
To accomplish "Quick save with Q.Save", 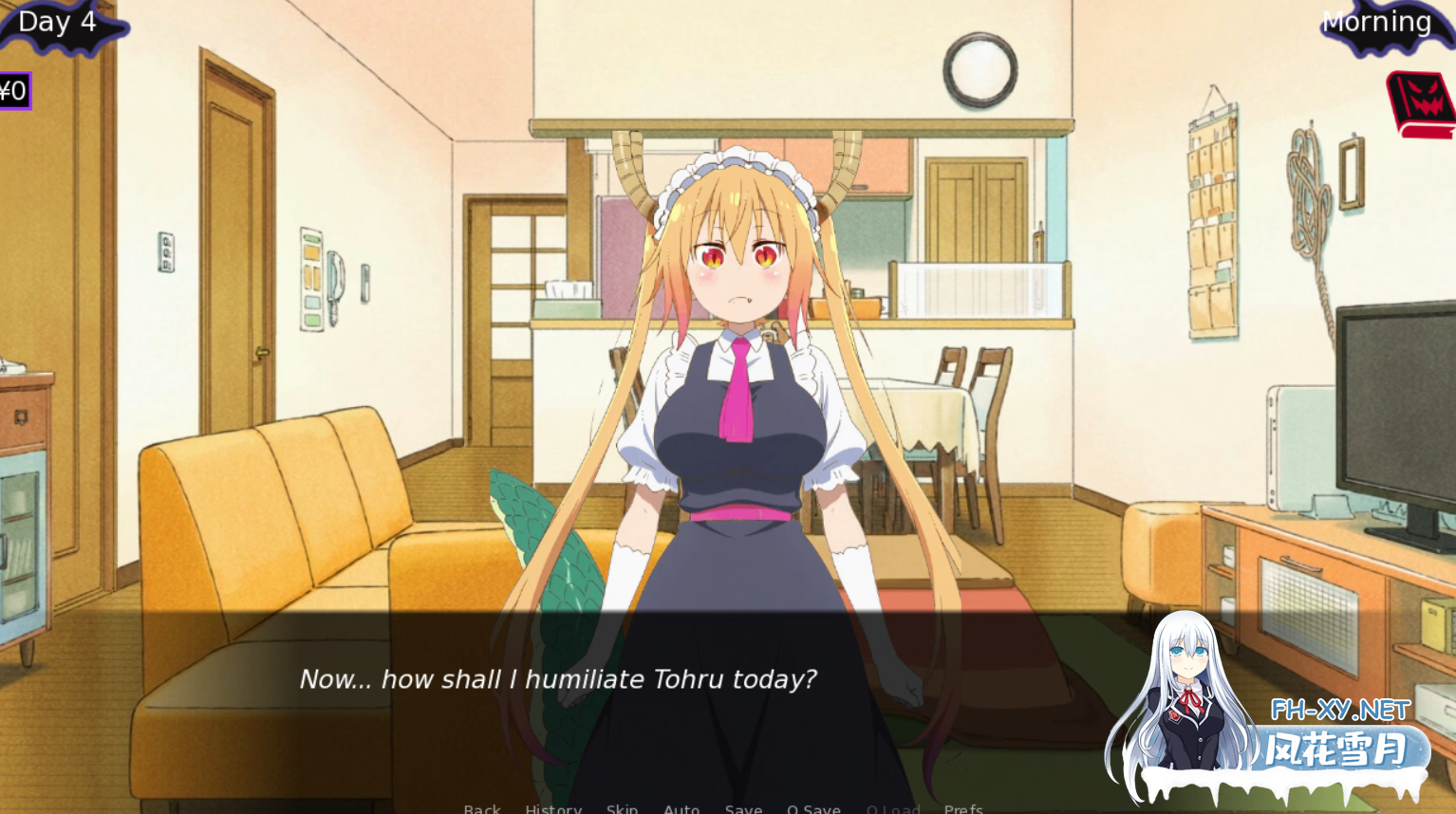I will [813, 808].
